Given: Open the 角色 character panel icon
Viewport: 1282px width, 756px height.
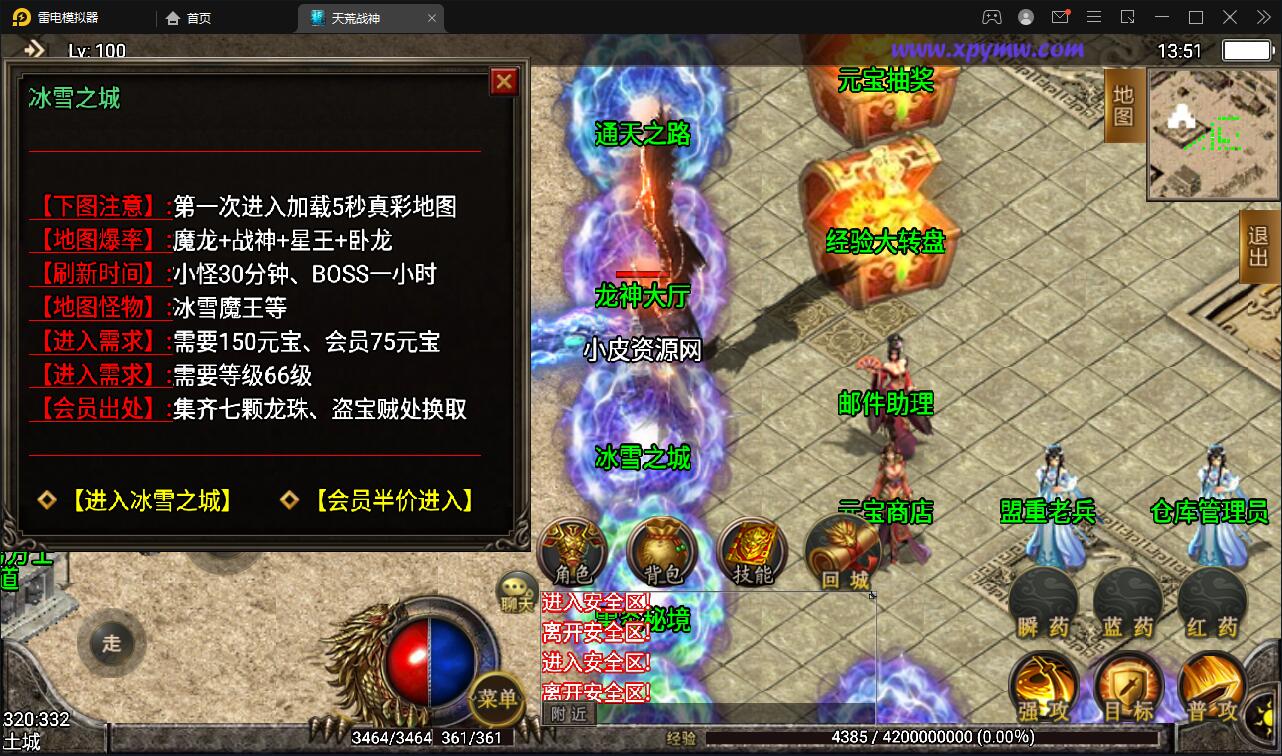Looking at the screenshot, I should (x=571, y=550).
